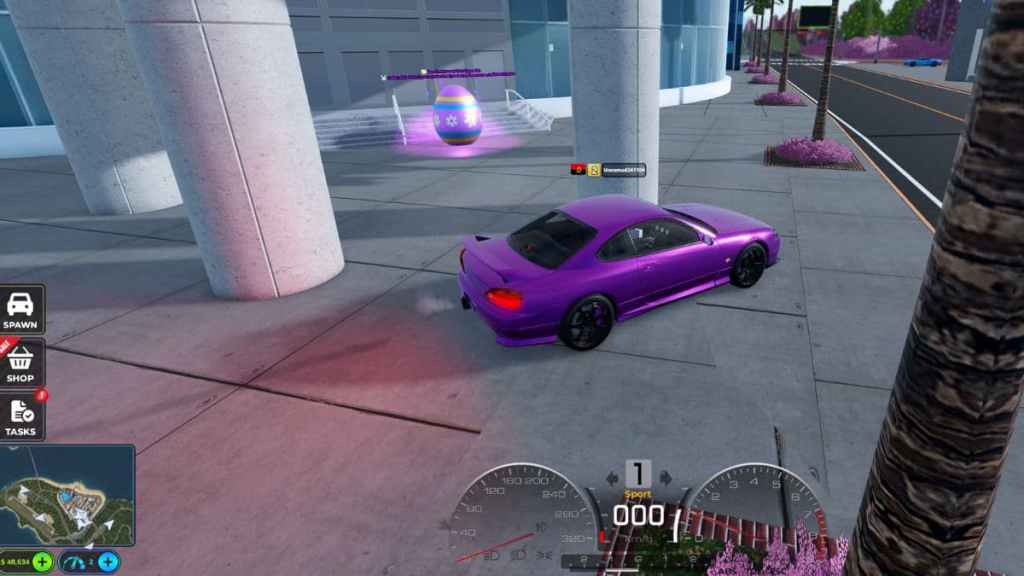Click the right arrow beside the gear number

pos(665,478)
